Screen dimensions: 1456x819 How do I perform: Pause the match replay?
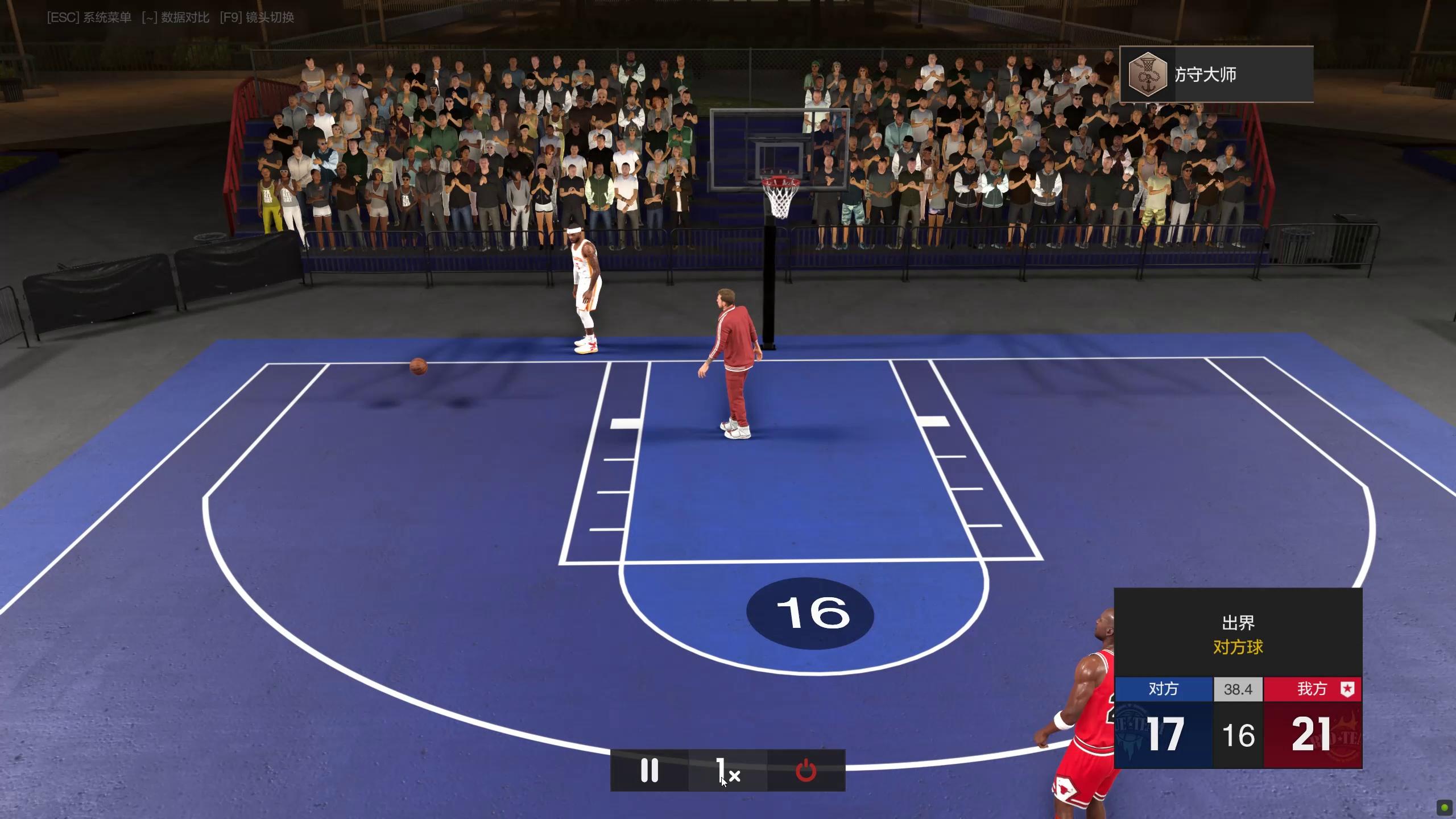click(x=649, y=771)
